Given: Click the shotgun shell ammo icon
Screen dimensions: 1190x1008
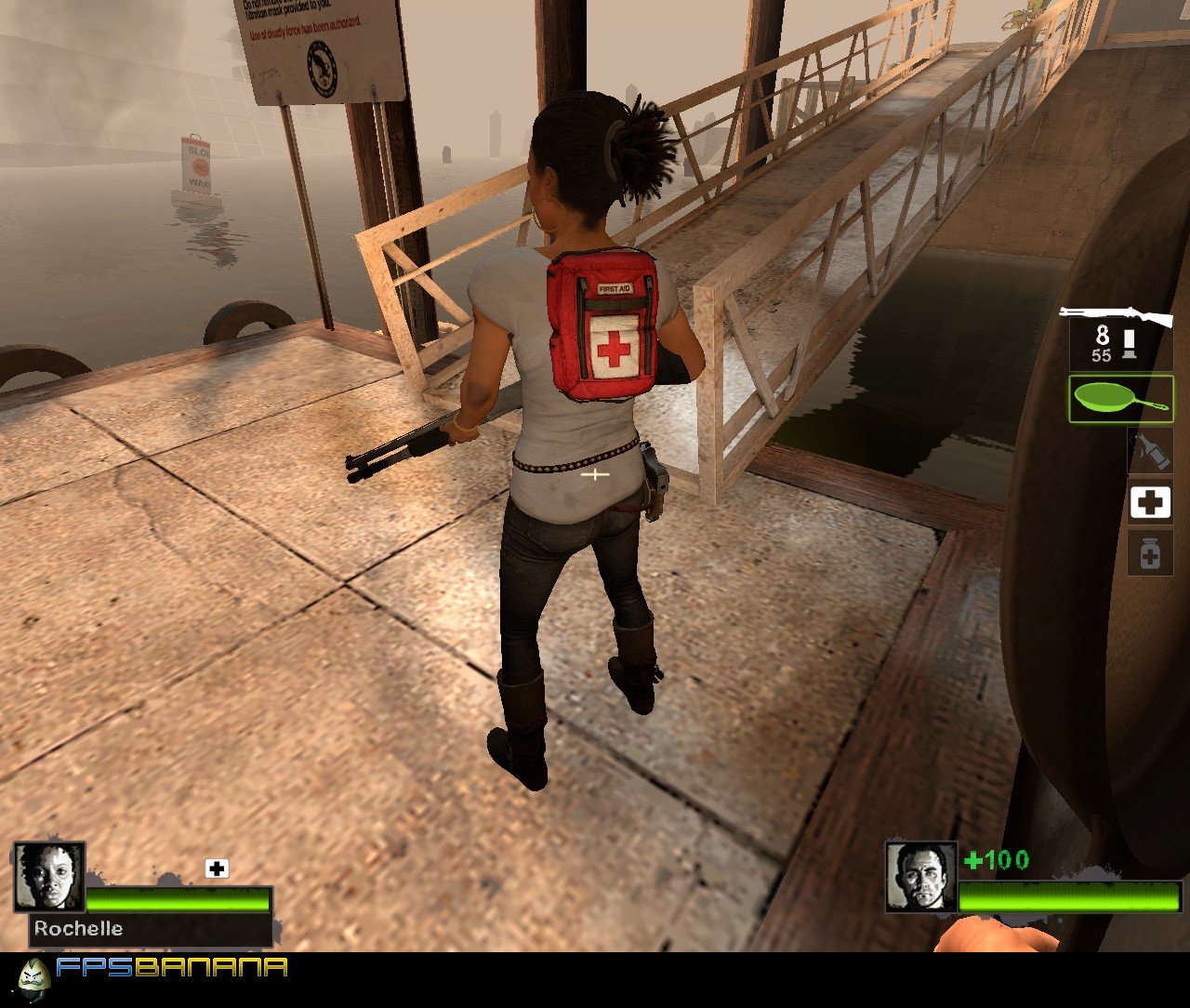Looking at the screenshot, I should tap(1128, 341).
